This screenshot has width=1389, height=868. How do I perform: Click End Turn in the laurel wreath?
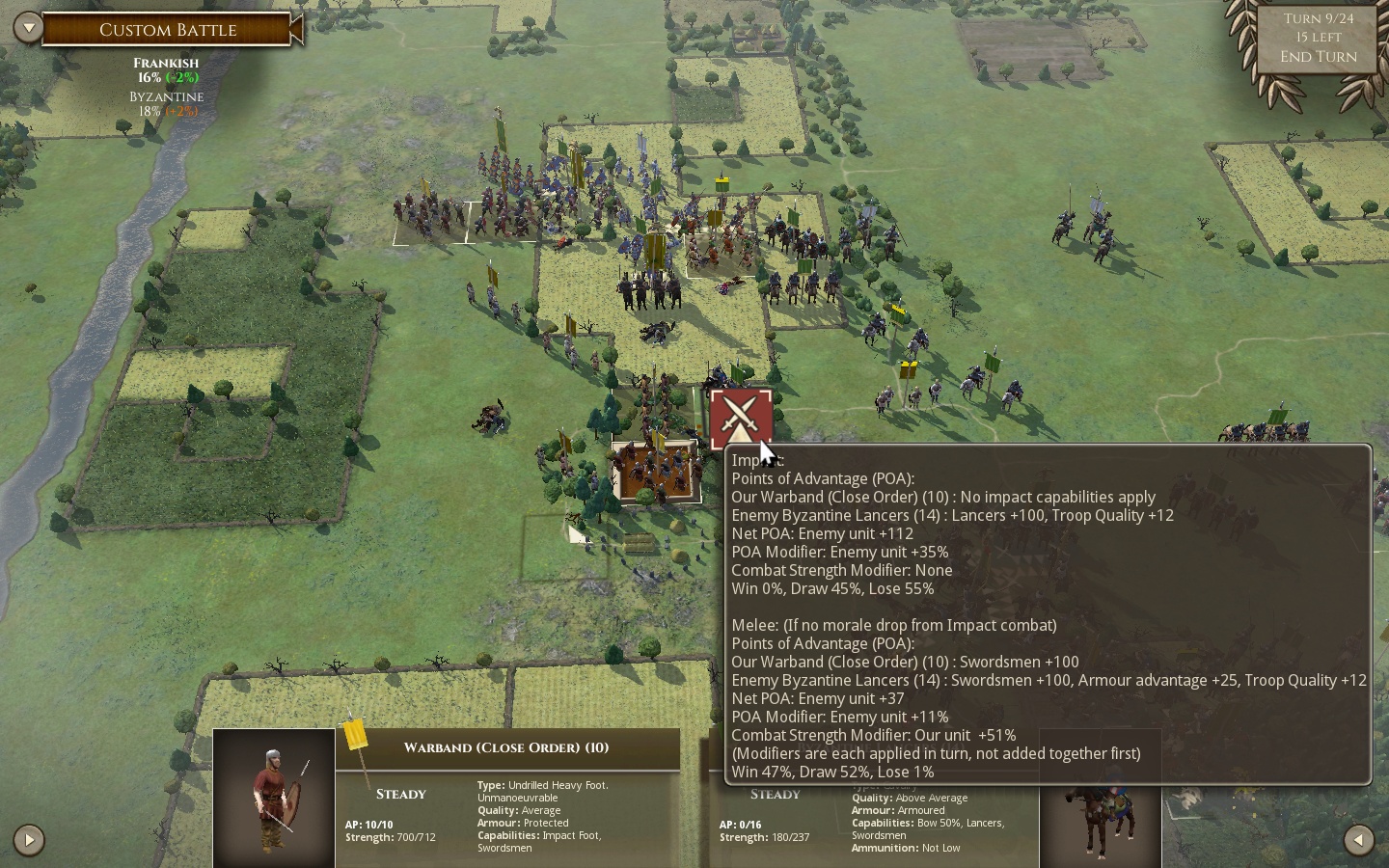tap(1318, 57)
